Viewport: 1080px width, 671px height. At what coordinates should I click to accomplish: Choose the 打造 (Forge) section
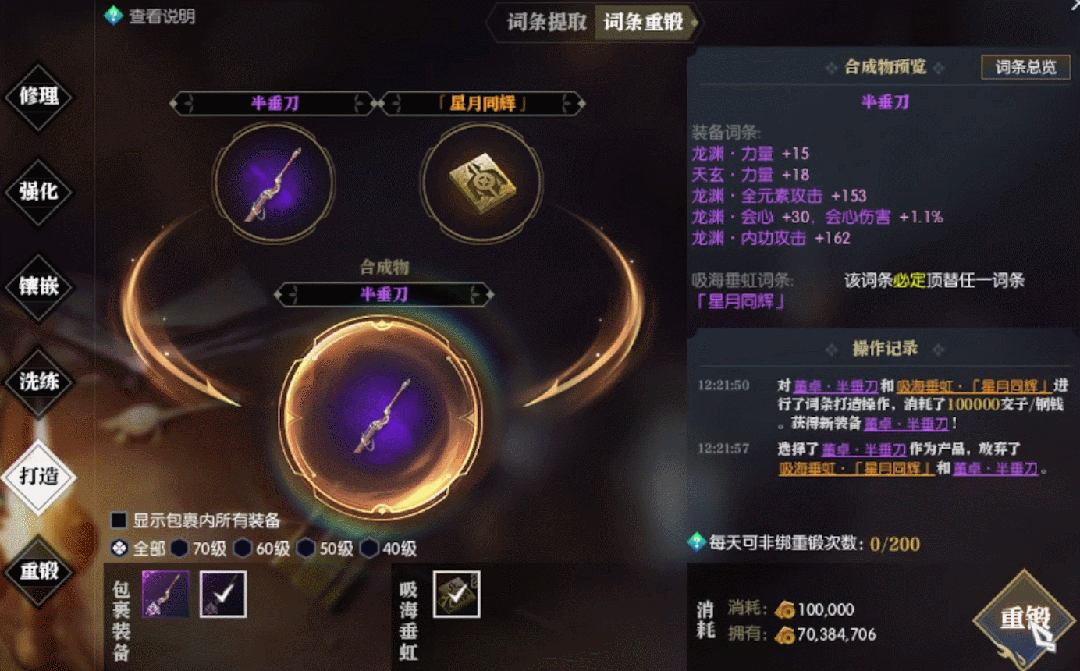coord(40,476)
